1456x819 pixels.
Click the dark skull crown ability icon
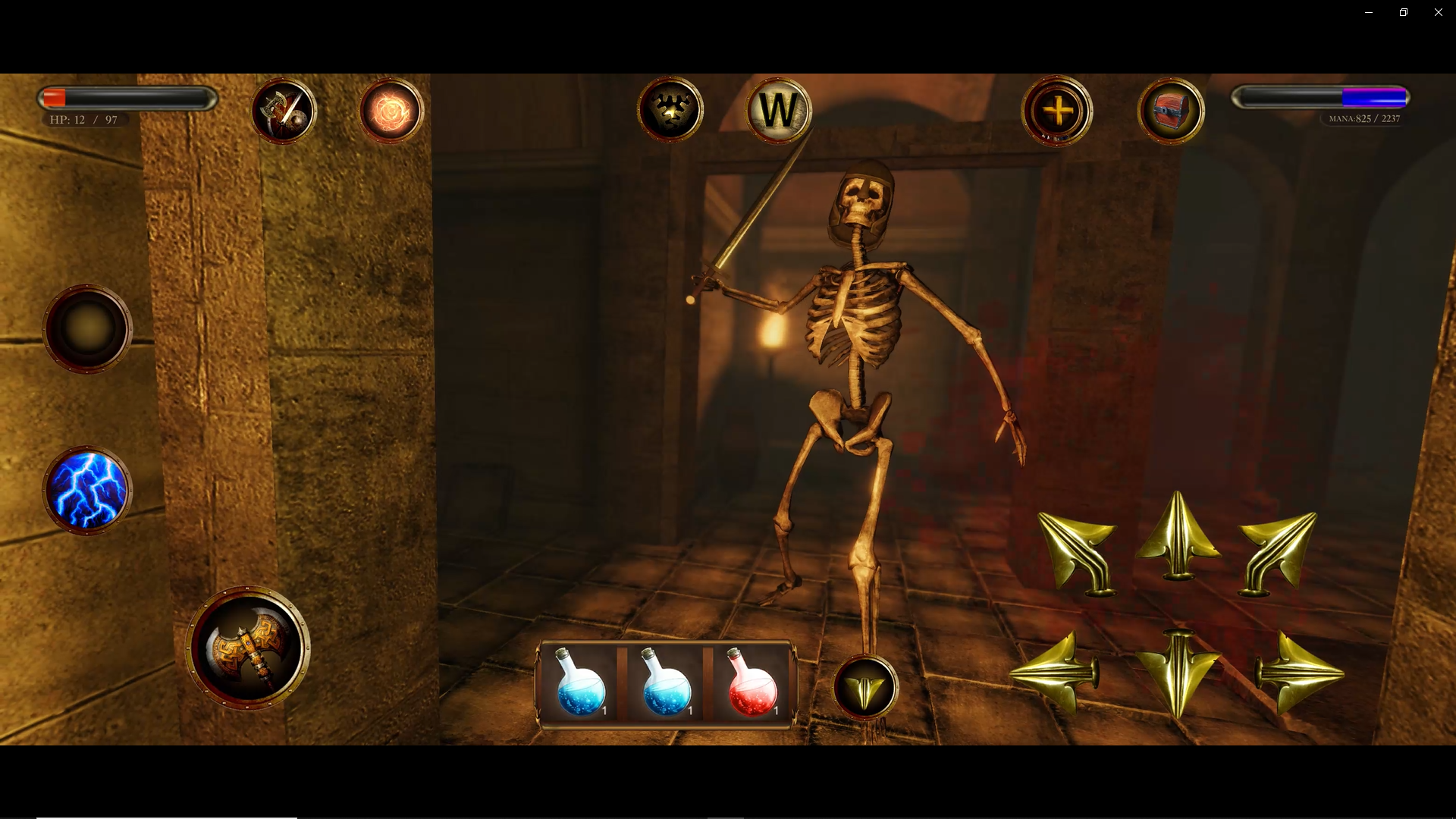[668, 108]
